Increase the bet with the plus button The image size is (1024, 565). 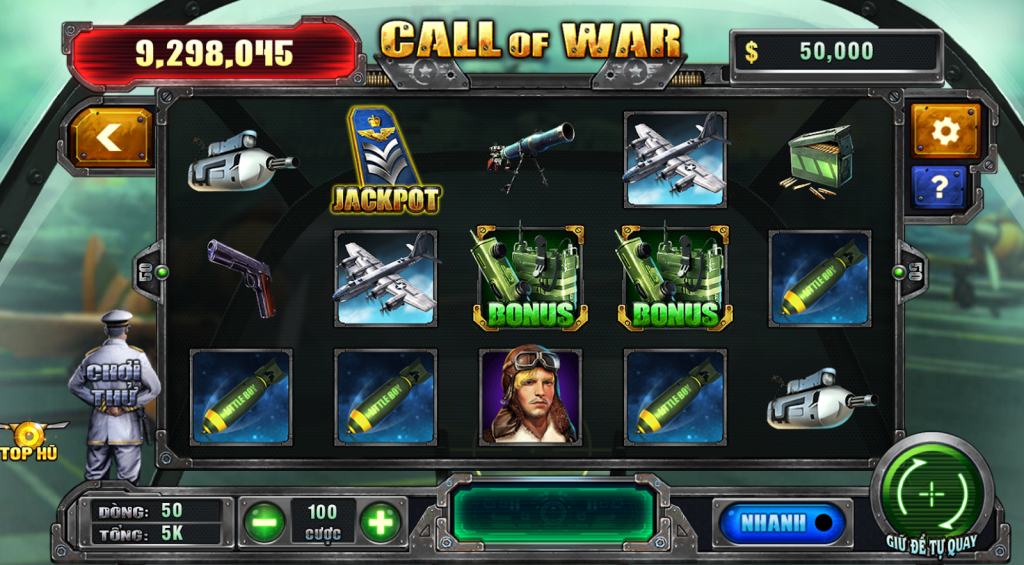tap(380, 522)
